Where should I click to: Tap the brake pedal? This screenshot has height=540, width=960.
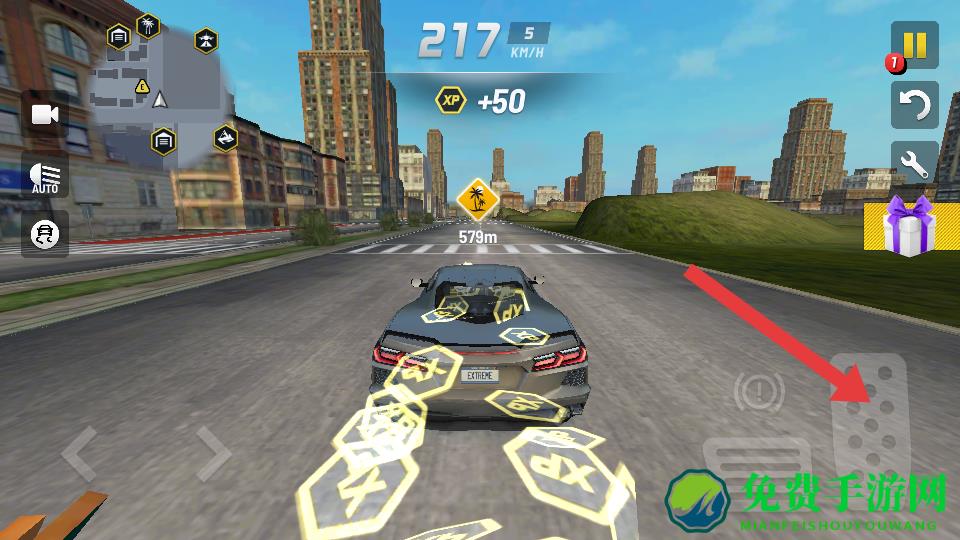(x=748, y=468)
